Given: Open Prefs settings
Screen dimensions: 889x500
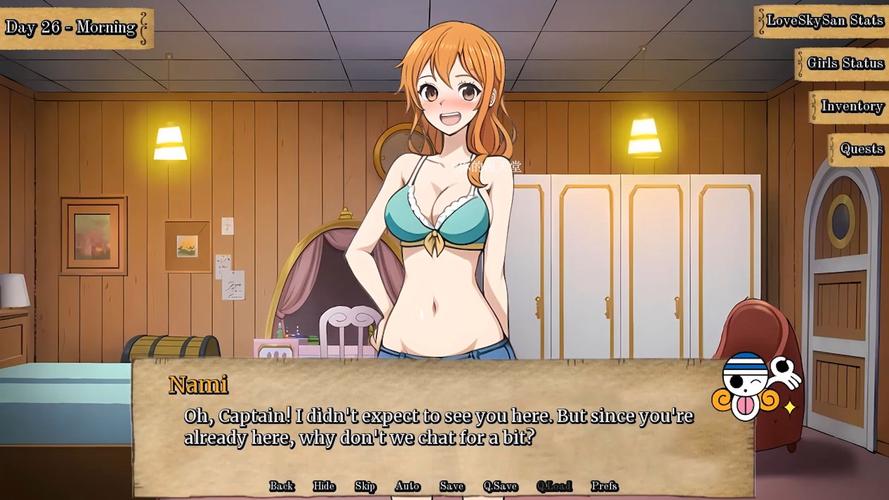Looking at the screenshot, I should tap(604, 486).
